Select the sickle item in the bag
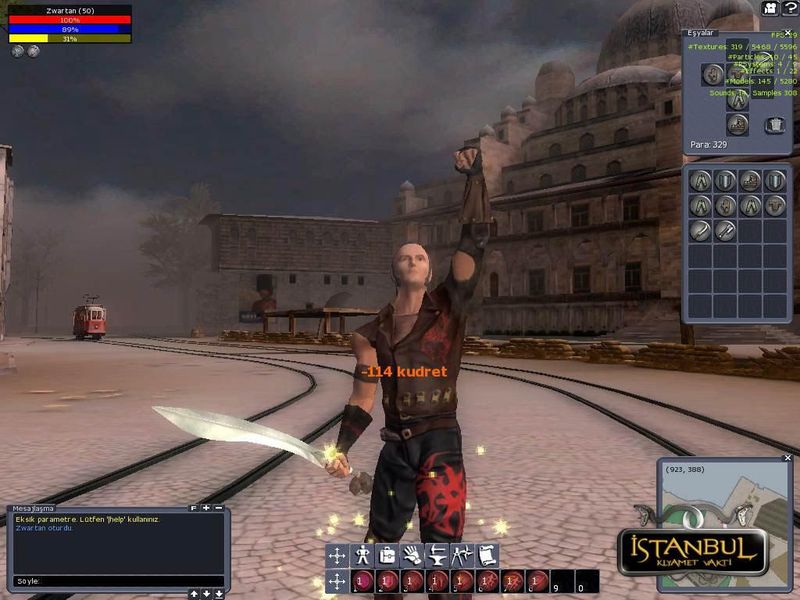 pyautogui.click(x=701, y=231)
